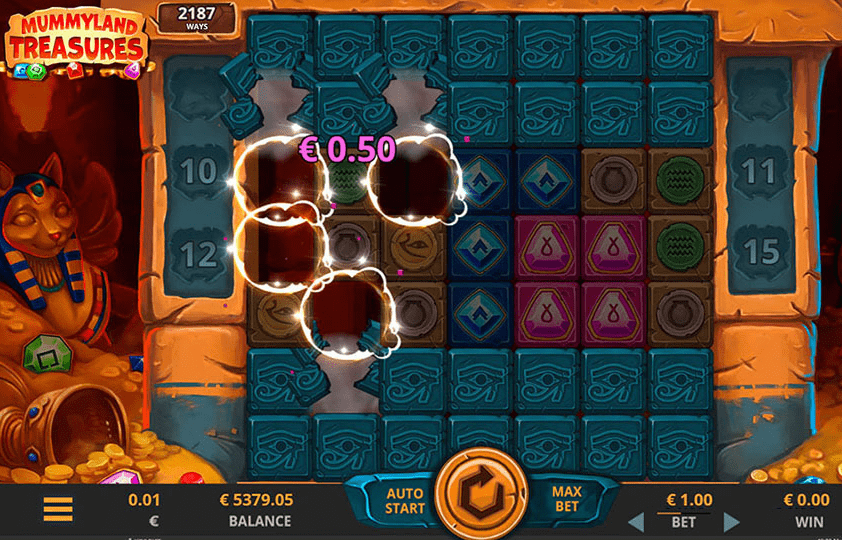Open the hamburger menu
This screenshot has height=540, width=842.
tap(58, 509)
